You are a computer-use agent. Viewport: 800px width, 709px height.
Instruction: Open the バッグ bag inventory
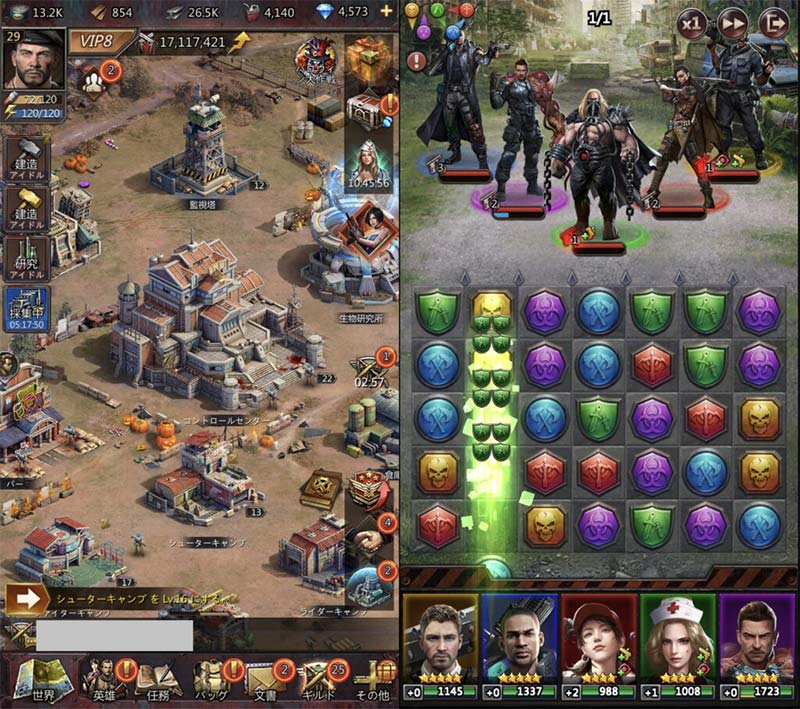[x=212, y=679]
